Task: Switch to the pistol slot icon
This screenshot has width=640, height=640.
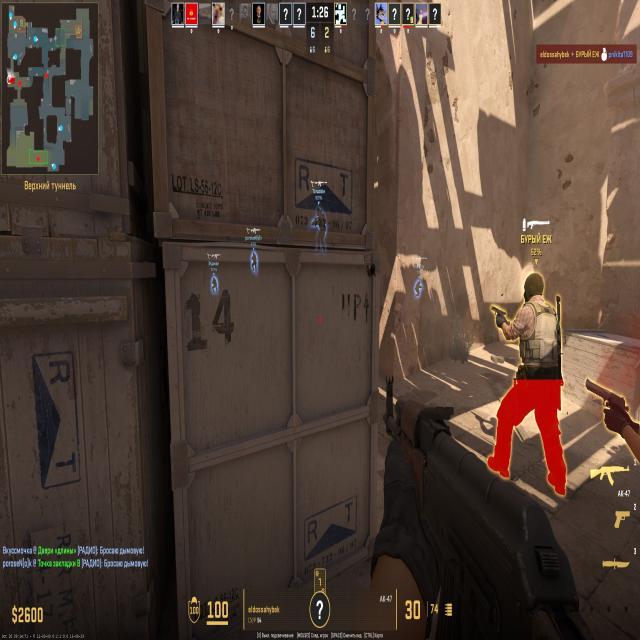Action: (621, 518)
